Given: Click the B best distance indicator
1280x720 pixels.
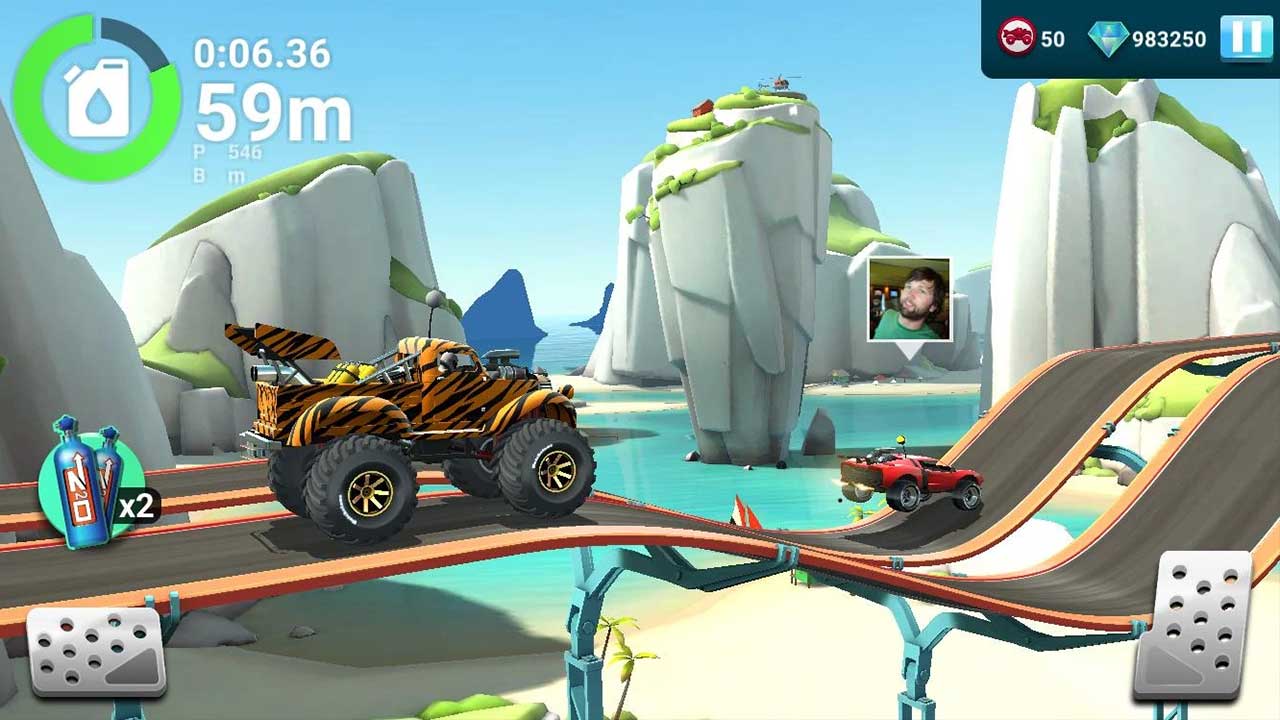Looking at the screenshot, I should (x=218, y=176).
